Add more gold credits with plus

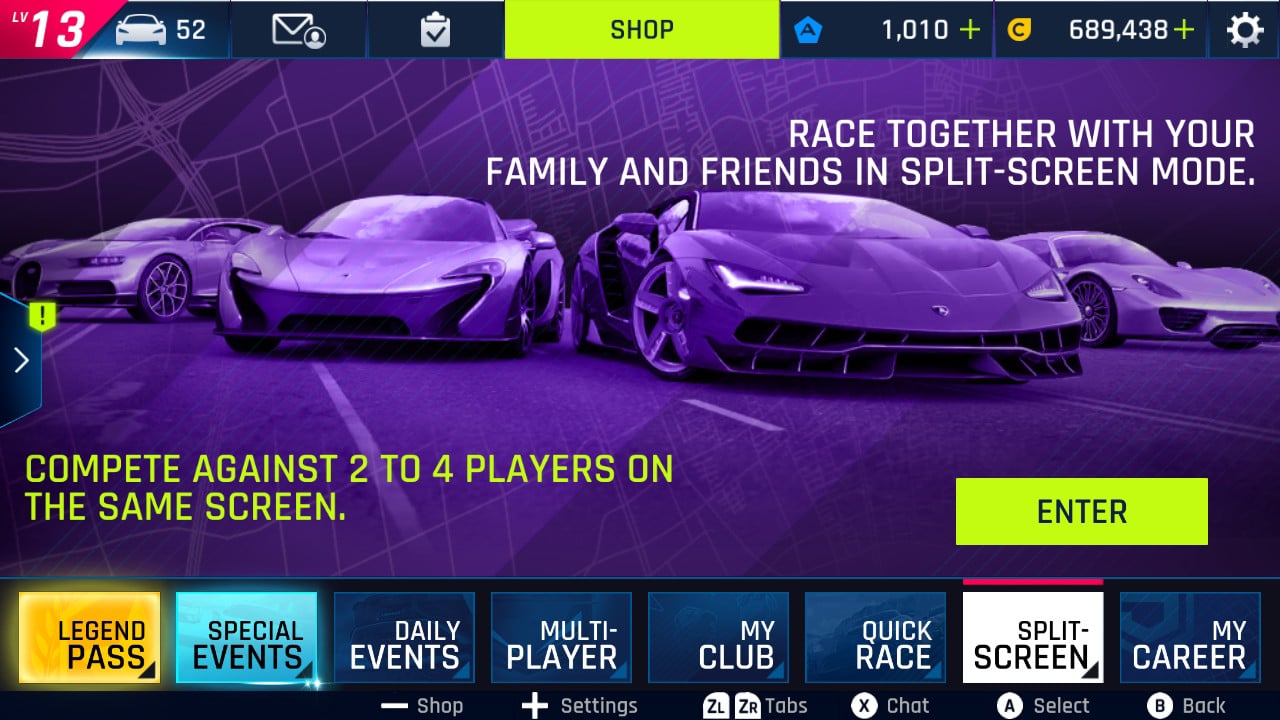1184,30
